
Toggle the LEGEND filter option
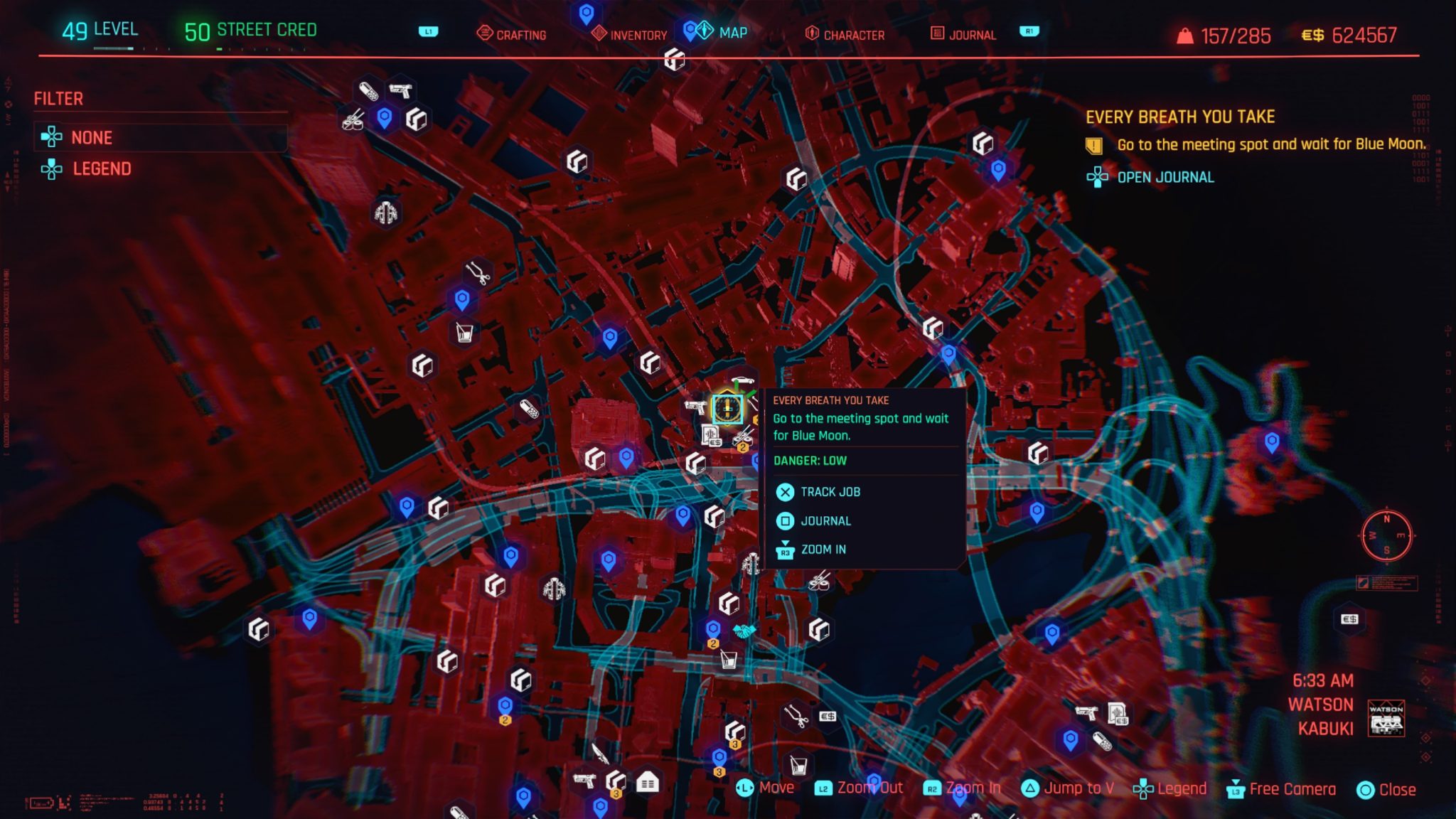(101, 169)
